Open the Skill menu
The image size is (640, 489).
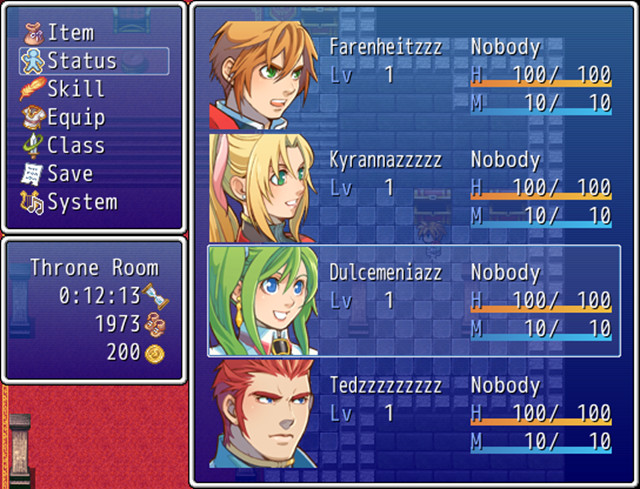point(76,89)
